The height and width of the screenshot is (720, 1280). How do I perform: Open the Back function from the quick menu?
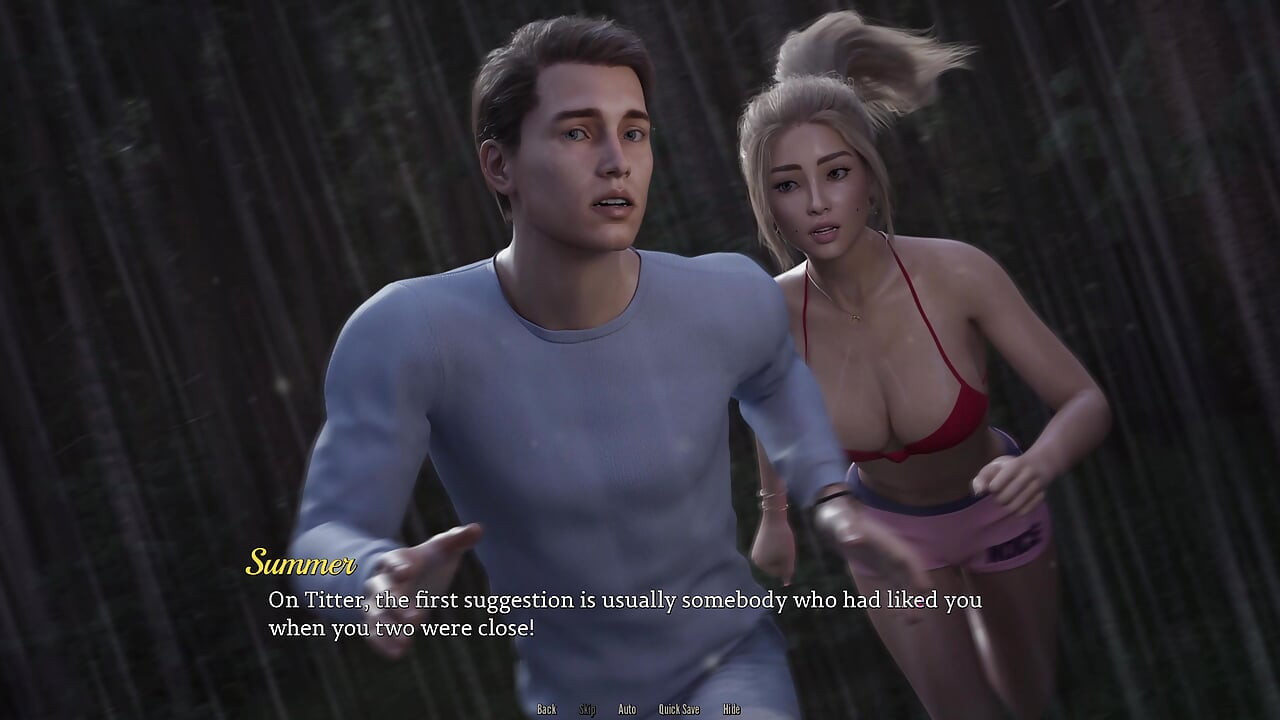point(547,708)
